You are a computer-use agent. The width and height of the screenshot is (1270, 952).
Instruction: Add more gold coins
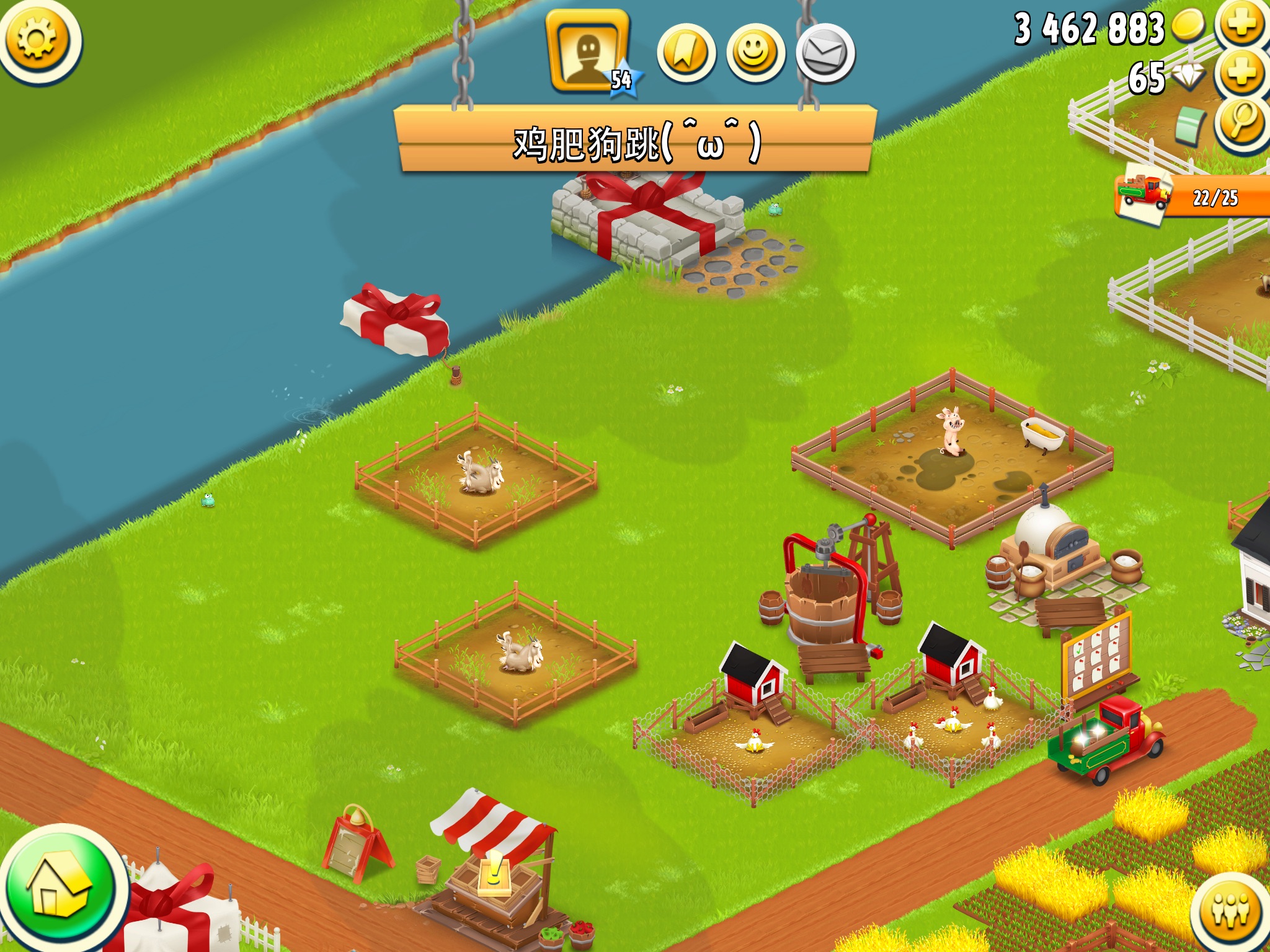[1241, 25]
